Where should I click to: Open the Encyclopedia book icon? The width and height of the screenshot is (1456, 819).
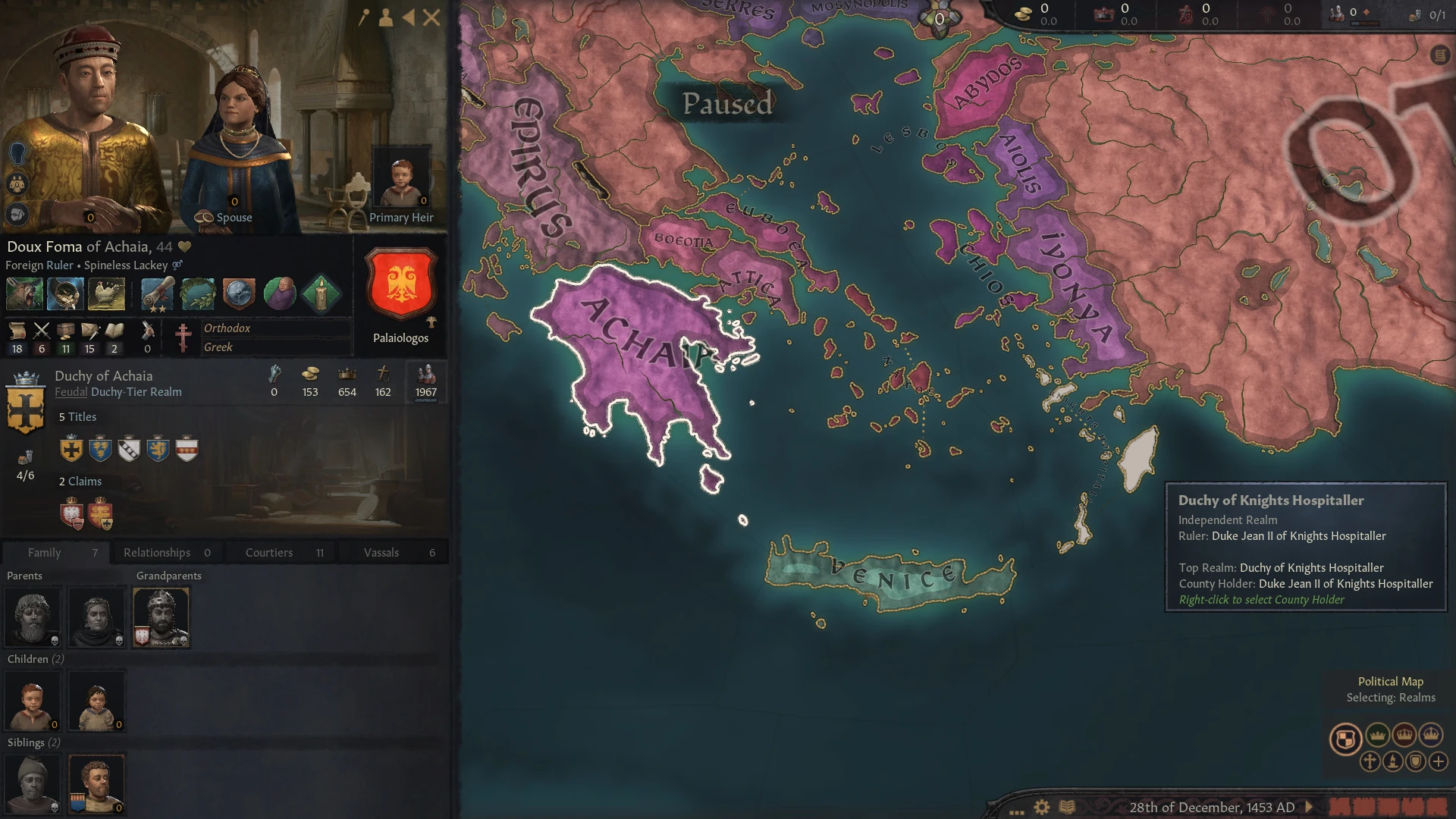(1067, 805)
